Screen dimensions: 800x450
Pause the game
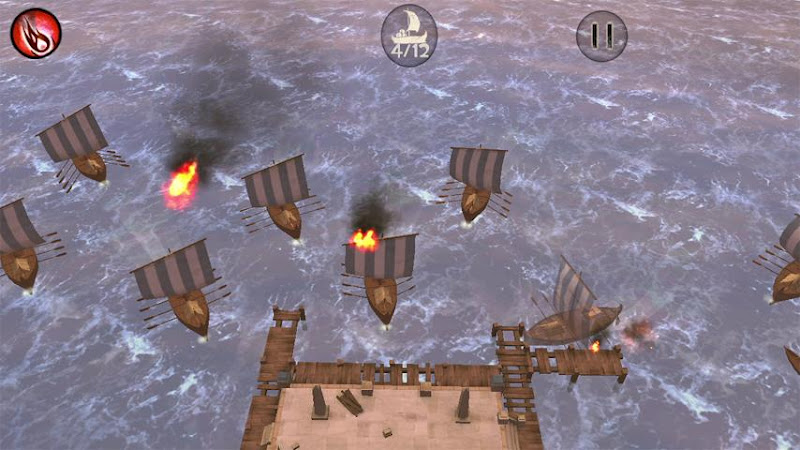[x=602, y=36]
